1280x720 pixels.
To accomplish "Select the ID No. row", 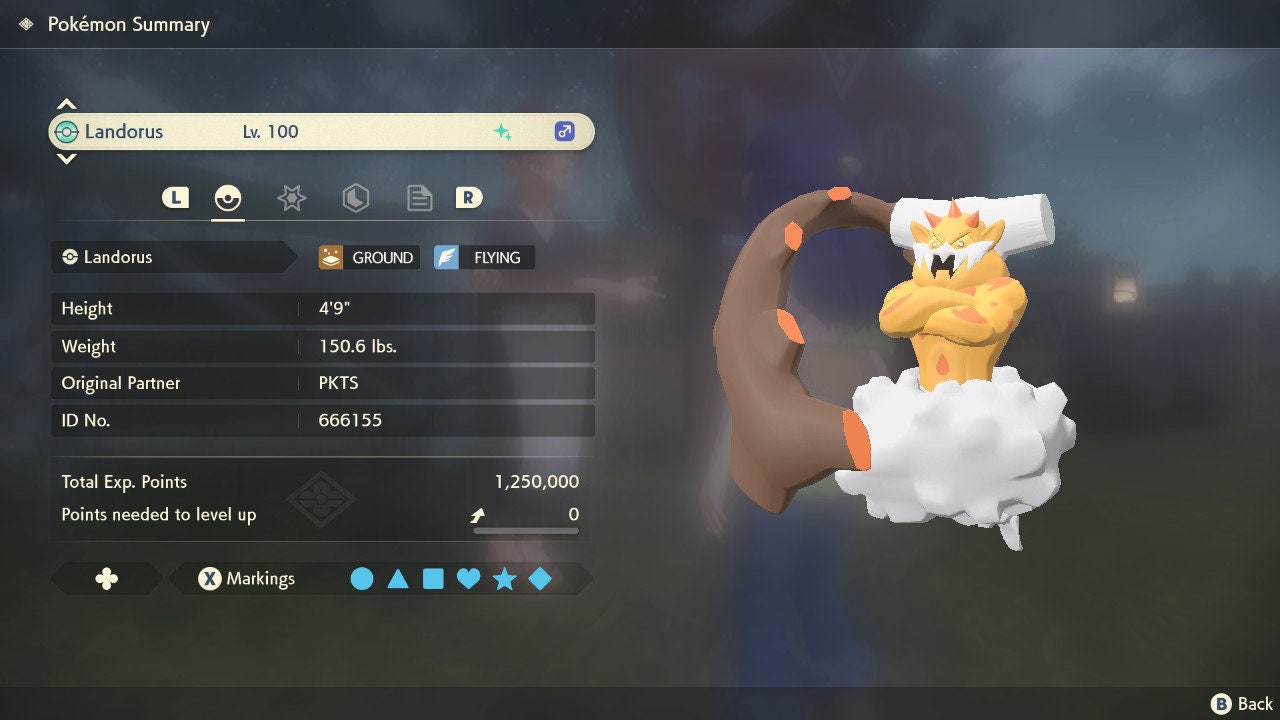I will click(x=323, y=420).
